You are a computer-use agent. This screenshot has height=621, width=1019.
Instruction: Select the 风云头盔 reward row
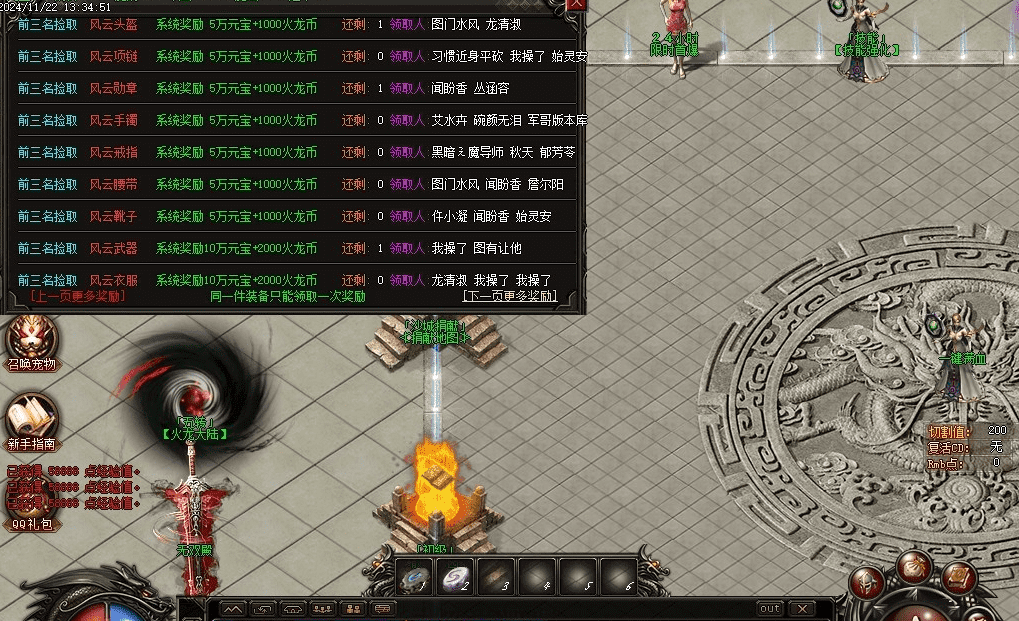pyautogui.click(x=298, y=24)
